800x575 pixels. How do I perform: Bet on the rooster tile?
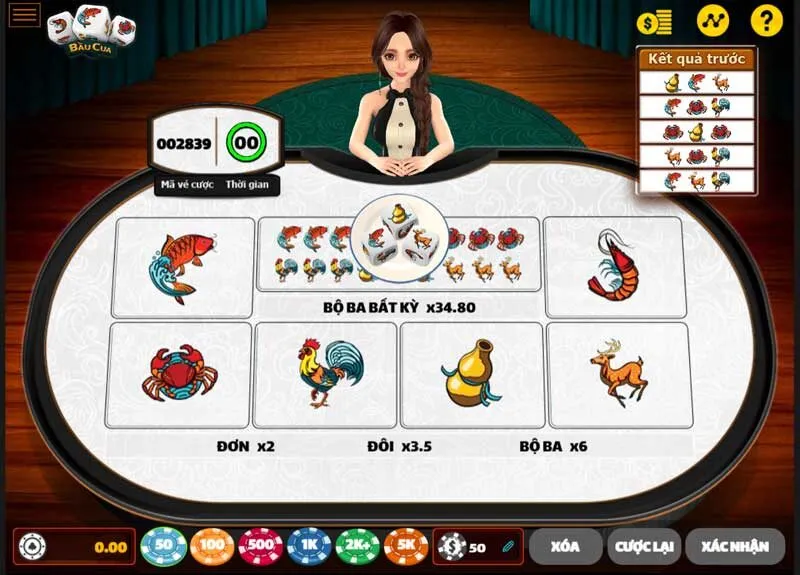pyautogui.click(x=325, y=373)
